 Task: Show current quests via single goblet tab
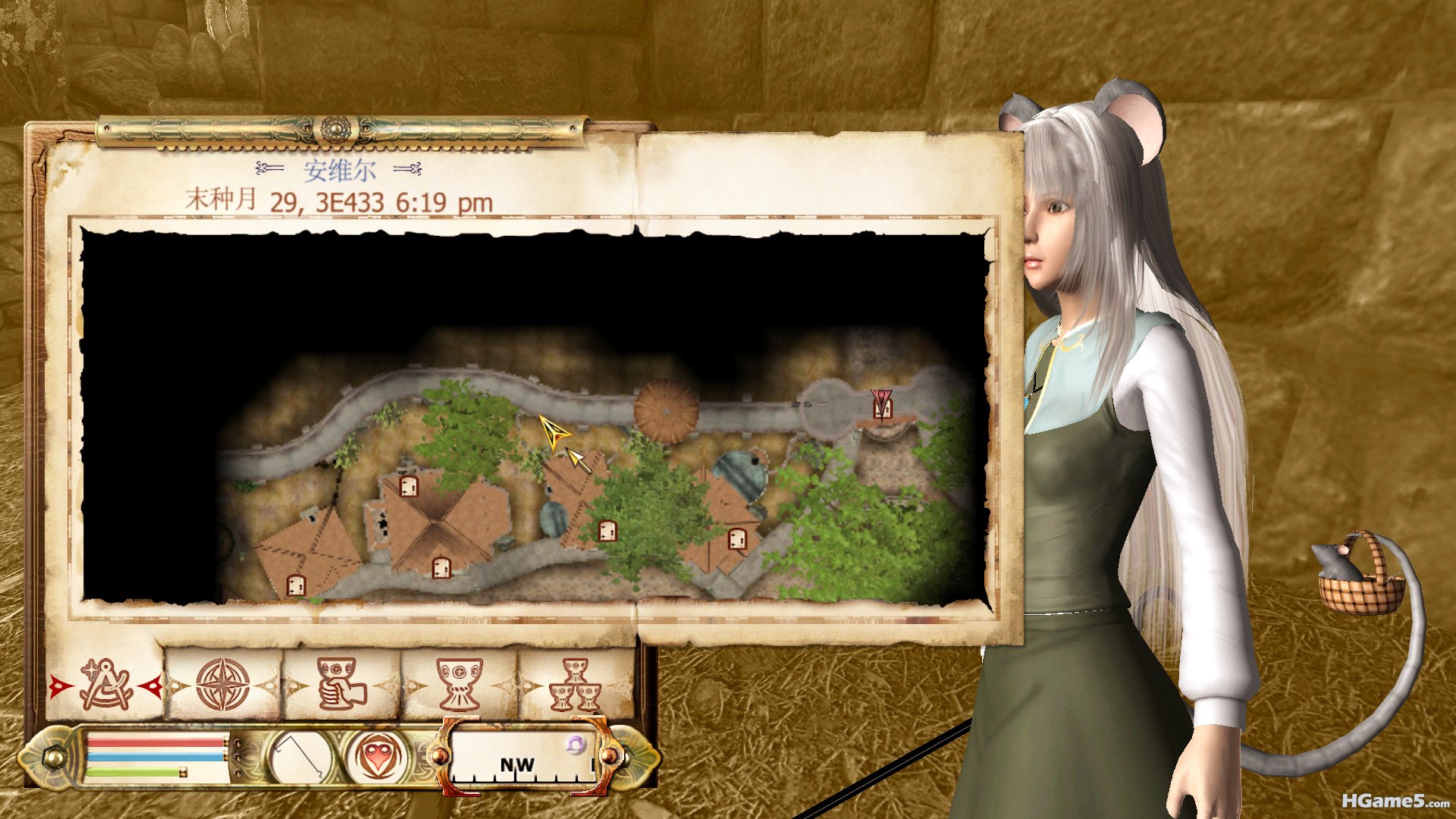tap(459, 686)
